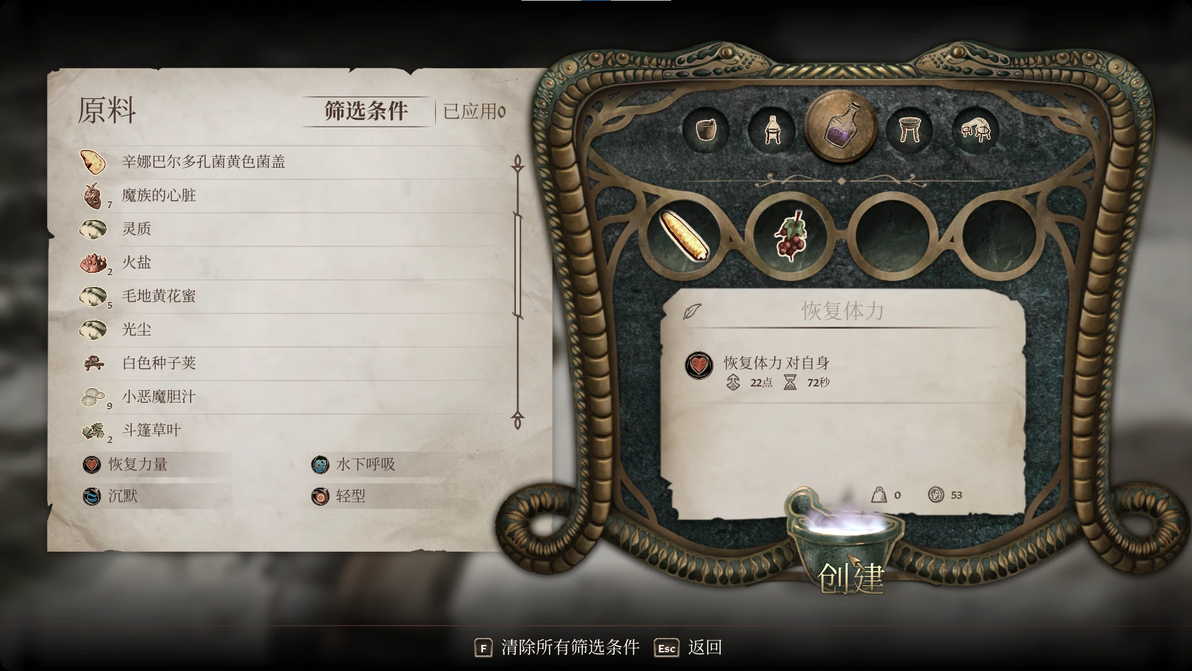Pick 灵质 from the ingredient list
Viewport: 1192px width, 671px height.
(137, 229)
